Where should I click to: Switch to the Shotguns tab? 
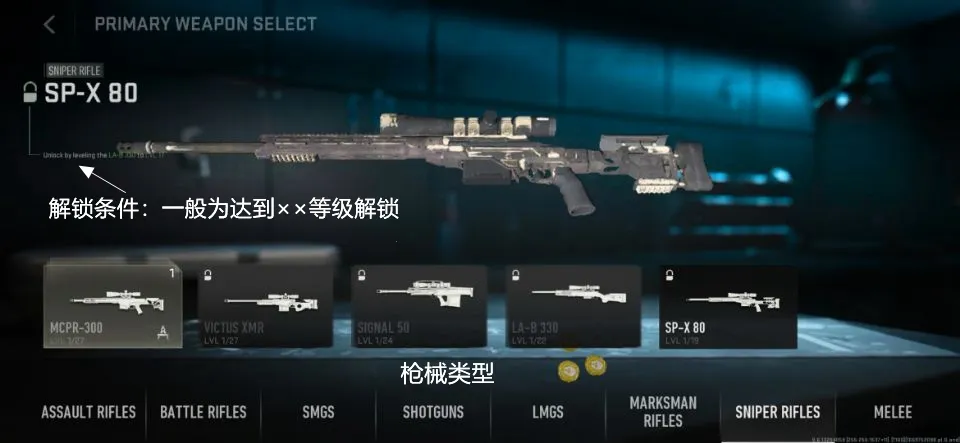(x=433, y=412)
